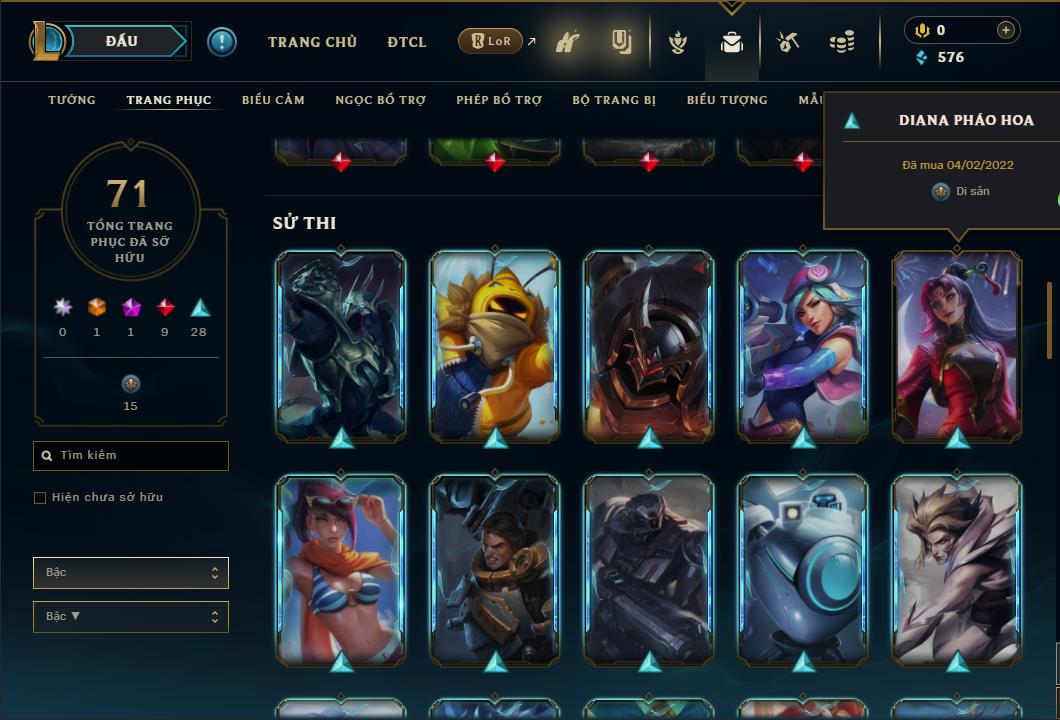The width and height of the screenshot is (1060, 720).
Task: Click the ĐẤU play button
Action: pos(122,41)
